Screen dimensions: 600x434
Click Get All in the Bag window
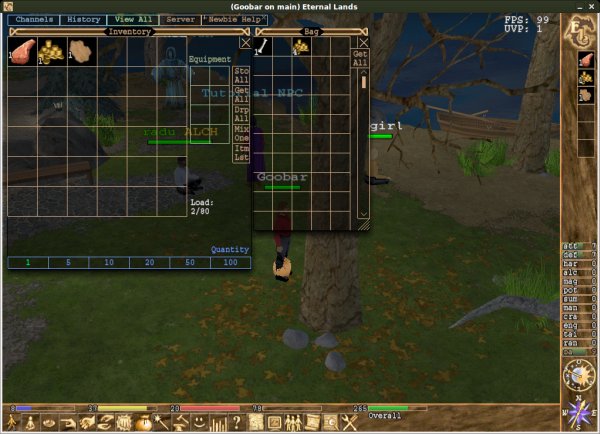[x=363, y=58]
